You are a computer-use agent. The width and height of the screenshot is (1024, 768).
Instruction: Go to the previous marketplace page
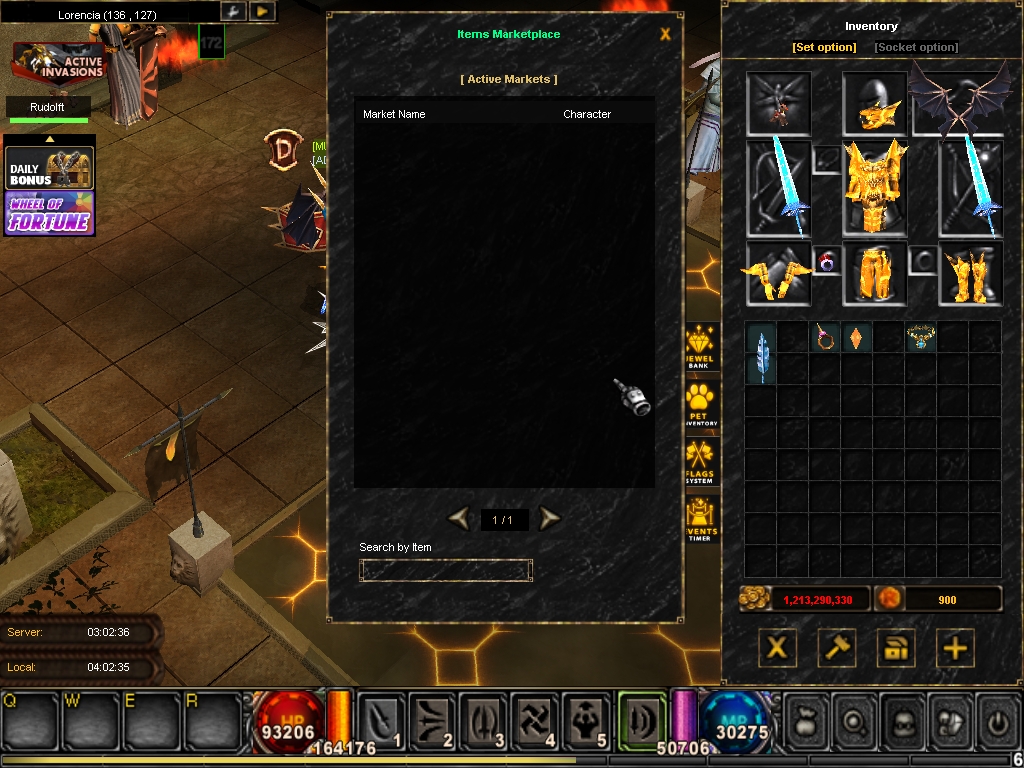pos(459,518)
